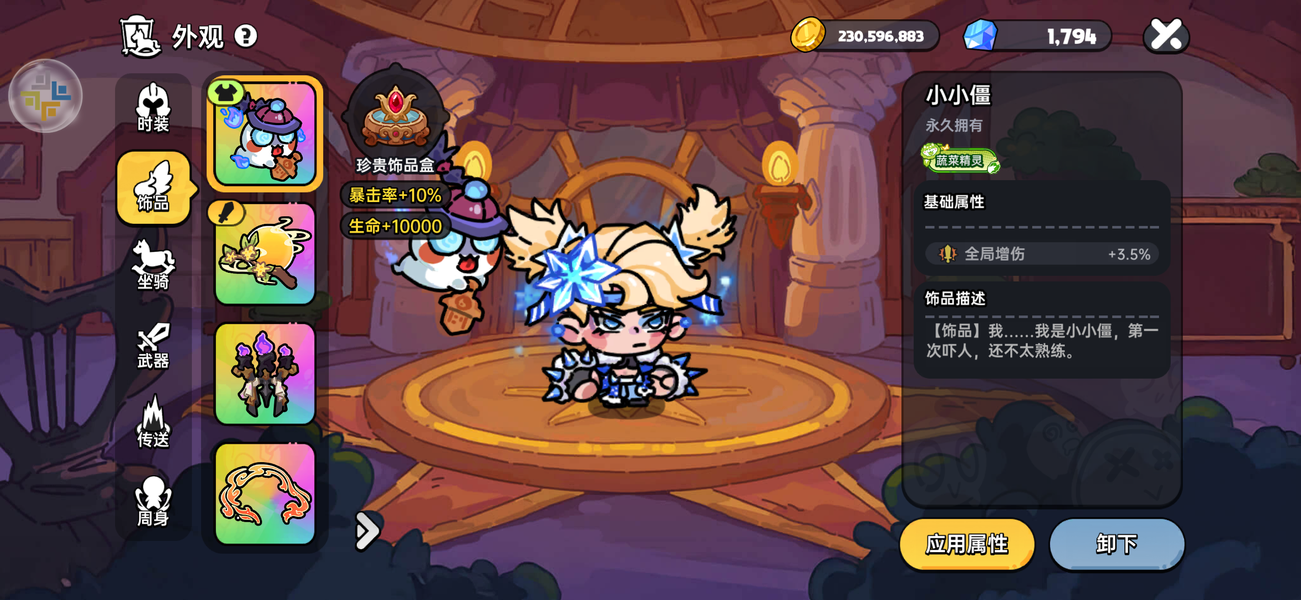The height and width of the screenshot is (600, 1301).
Task: Show help via the question mark icon
Action: (245, 37)
